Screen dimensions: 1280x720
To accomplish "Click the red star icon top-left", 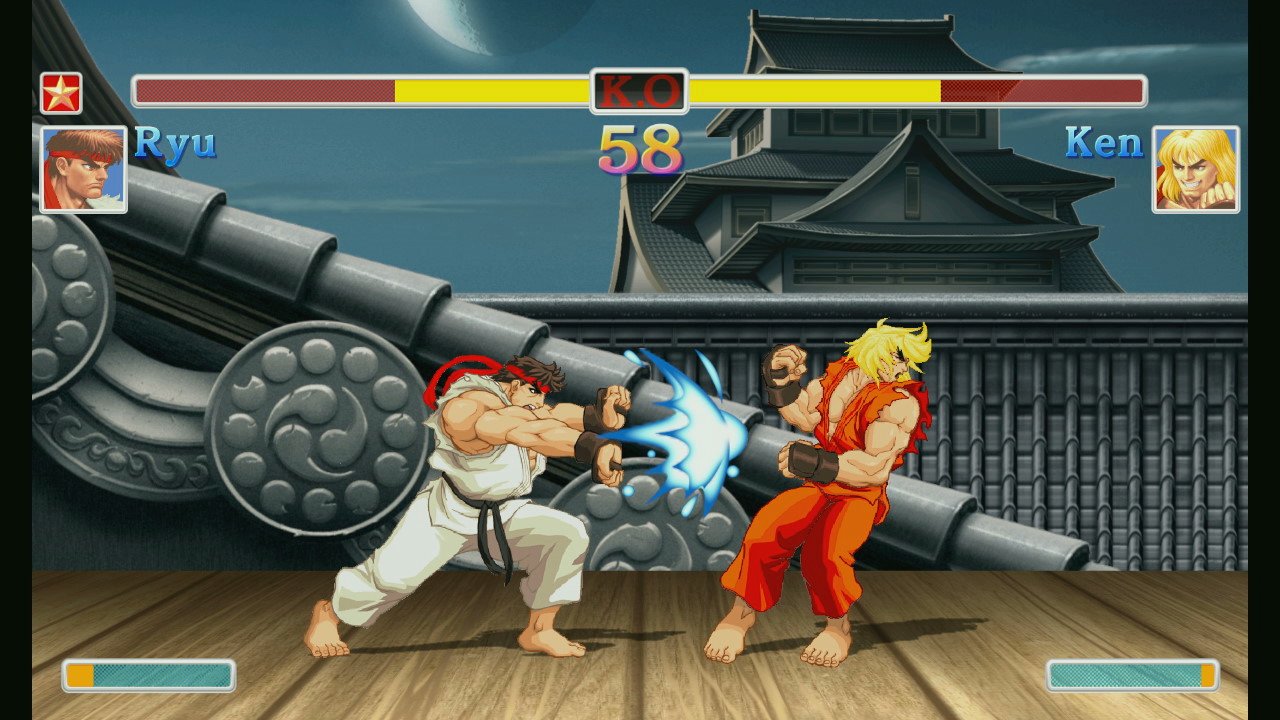I will [x=60, y=91].
